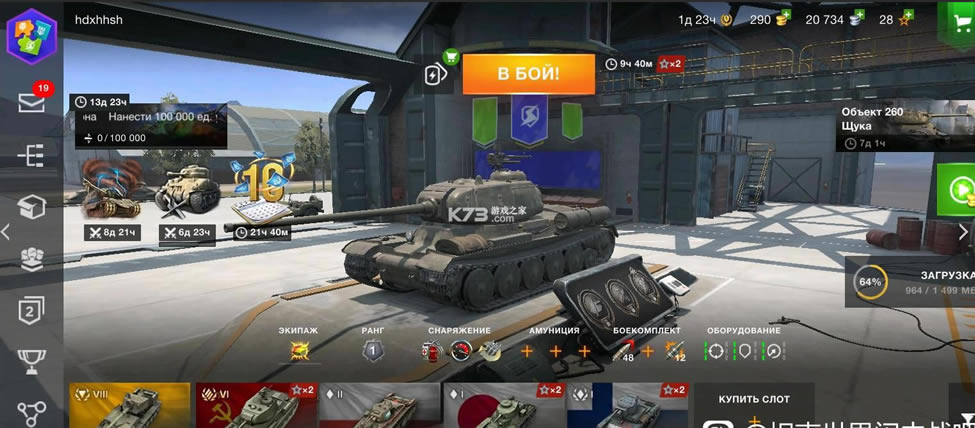This screenshot has width=975, height=428.
Task: Open the profile avatar hexagon
Action: [31, 36]
